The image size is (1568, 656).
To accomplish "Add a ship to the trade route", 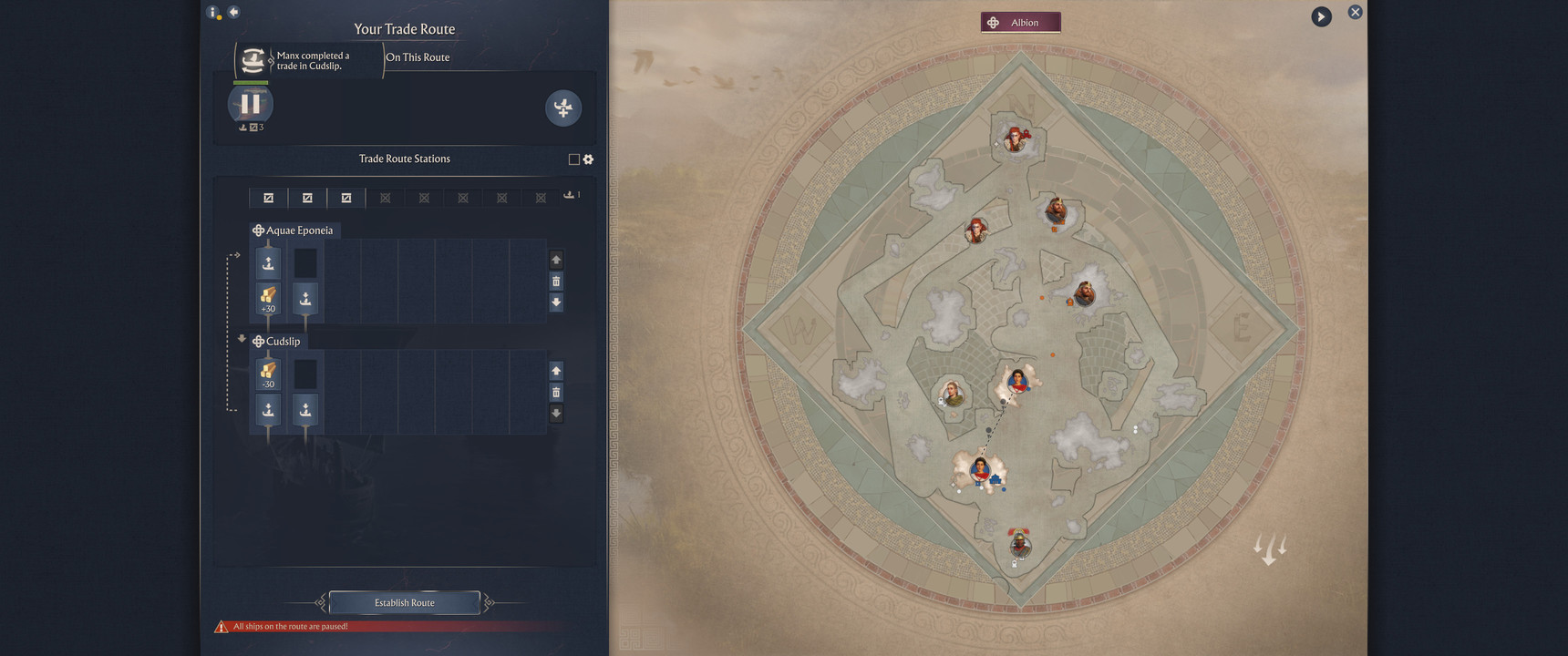I will pyautogui.click(x=563, y=108).
